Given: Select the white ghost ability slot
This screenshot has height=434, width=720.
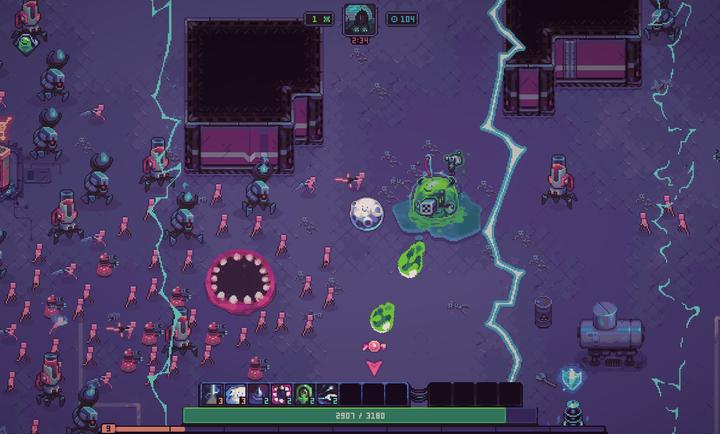Looking at the screenshot, I should coord(236,394).
